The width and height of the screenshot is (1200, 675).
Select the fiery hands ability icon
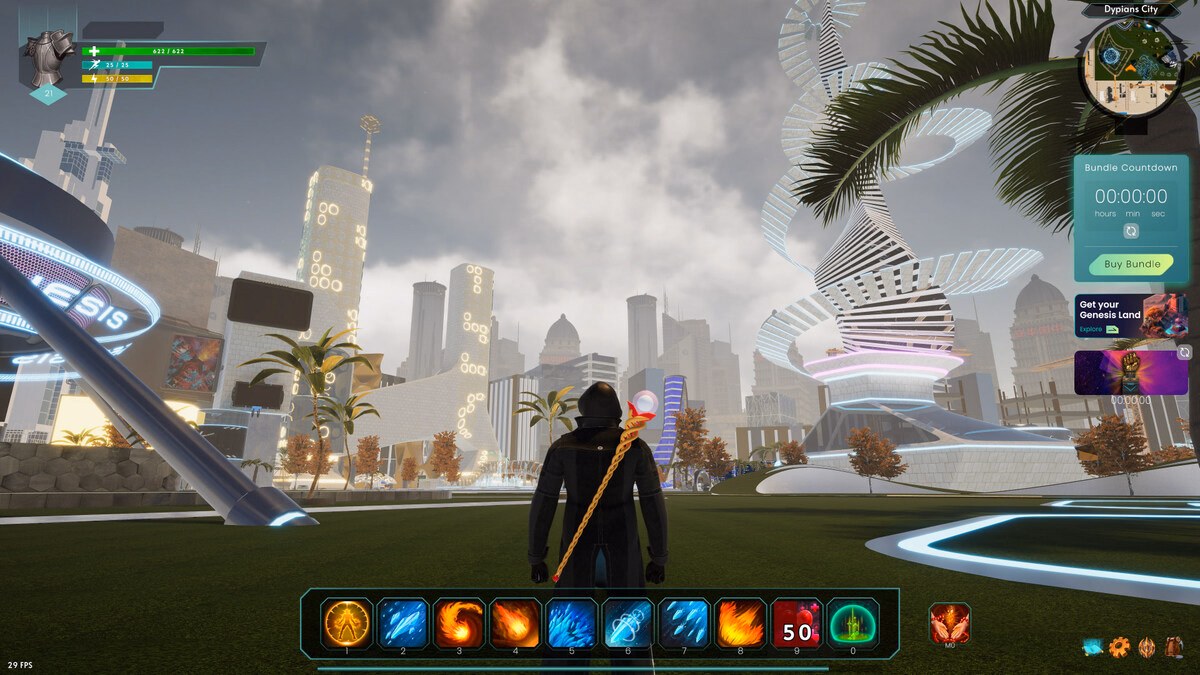pyautogui.click(x=949, y=623)
